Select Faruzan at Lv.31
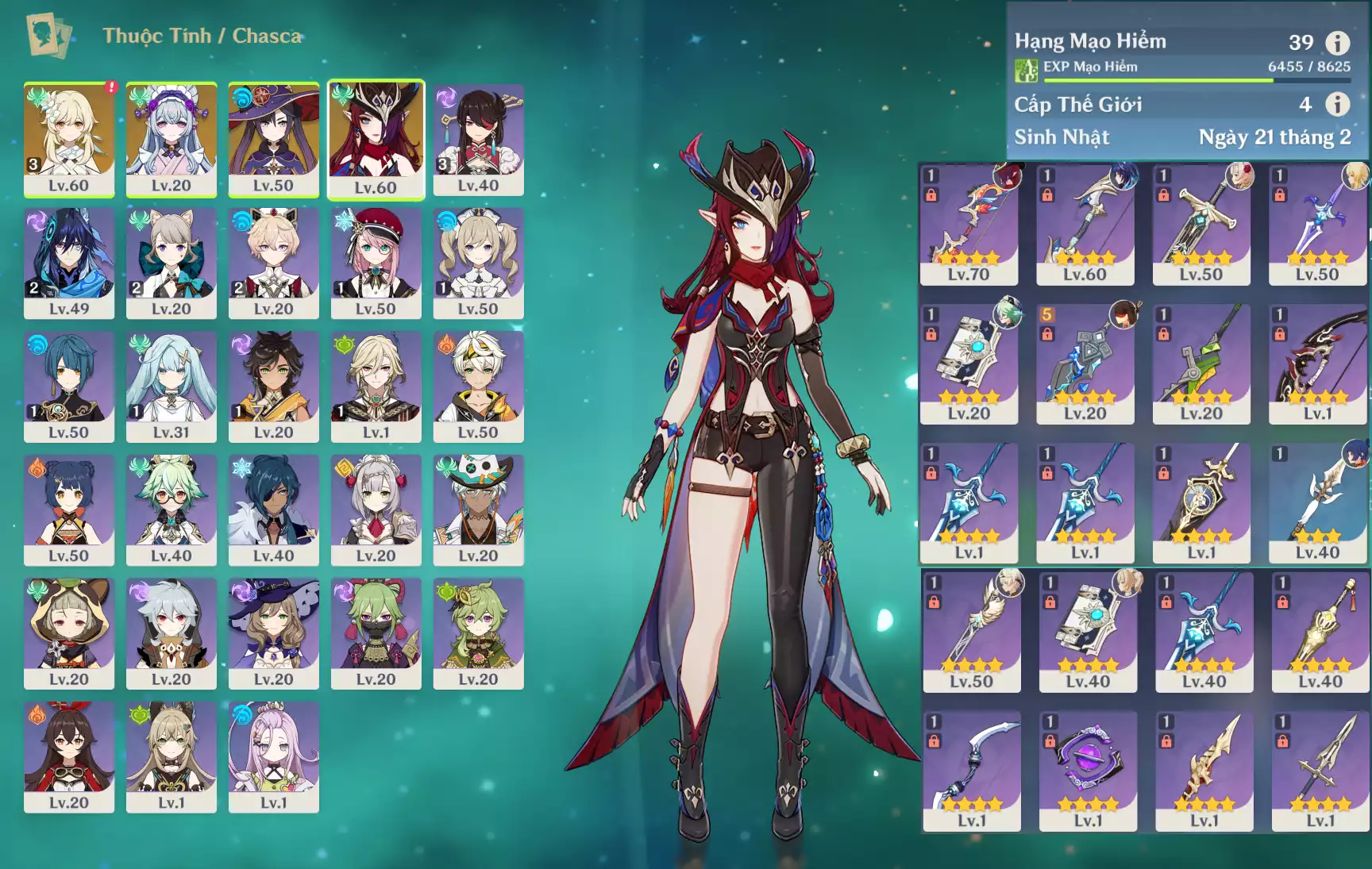This screenshot has width=1372, height=869. 171,386
